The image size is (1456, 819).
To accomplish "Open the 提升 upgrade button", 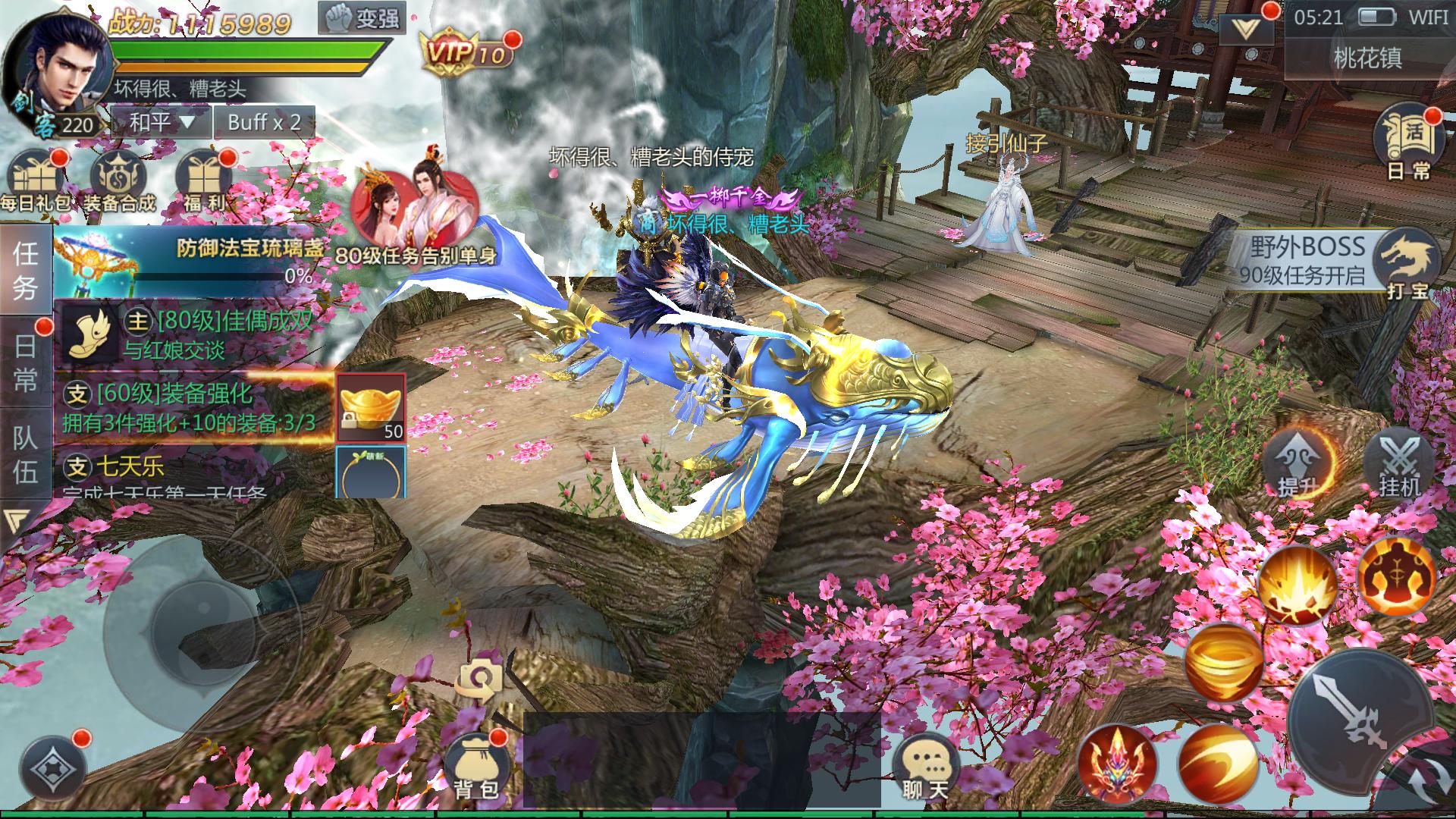I will [x=1298, y=464].
